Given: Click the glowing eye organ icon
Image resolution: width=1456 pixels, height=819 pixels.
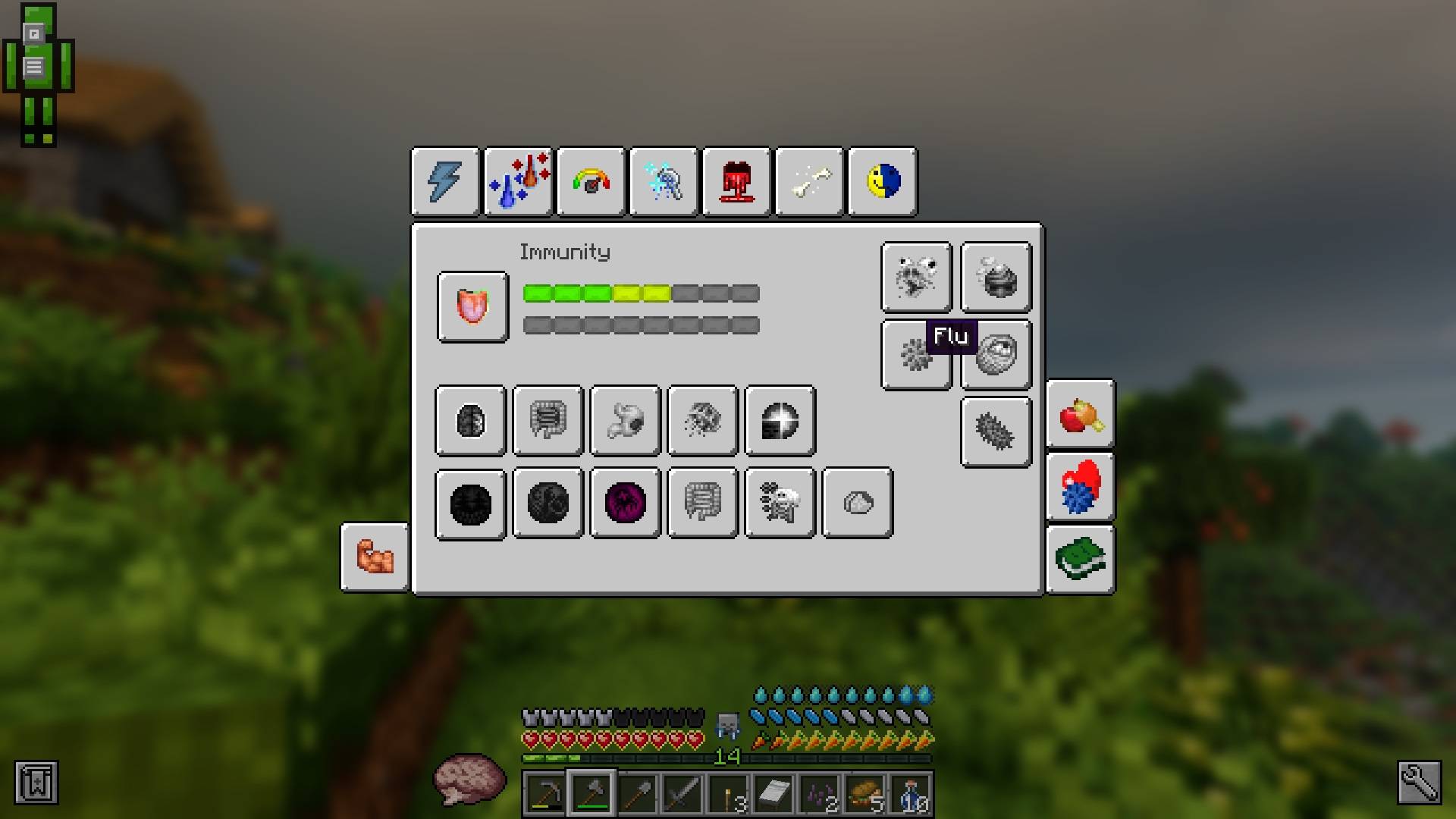Looking at the screenshot, I should (780, 422).
